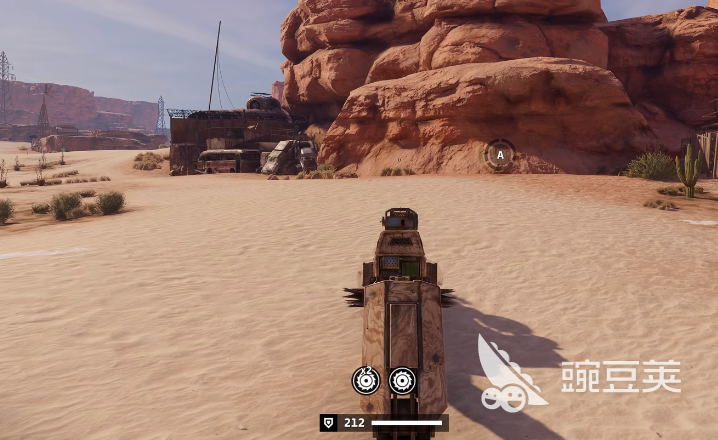Select the sawblade weapon icon marked x2

click(x=366, y=380)
